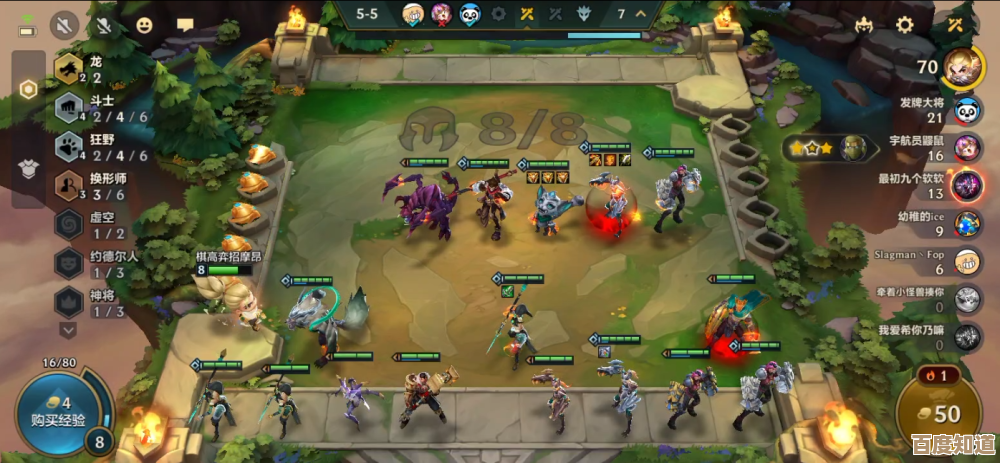
Task: Open the gear settings menu
Action: point(905,25)
